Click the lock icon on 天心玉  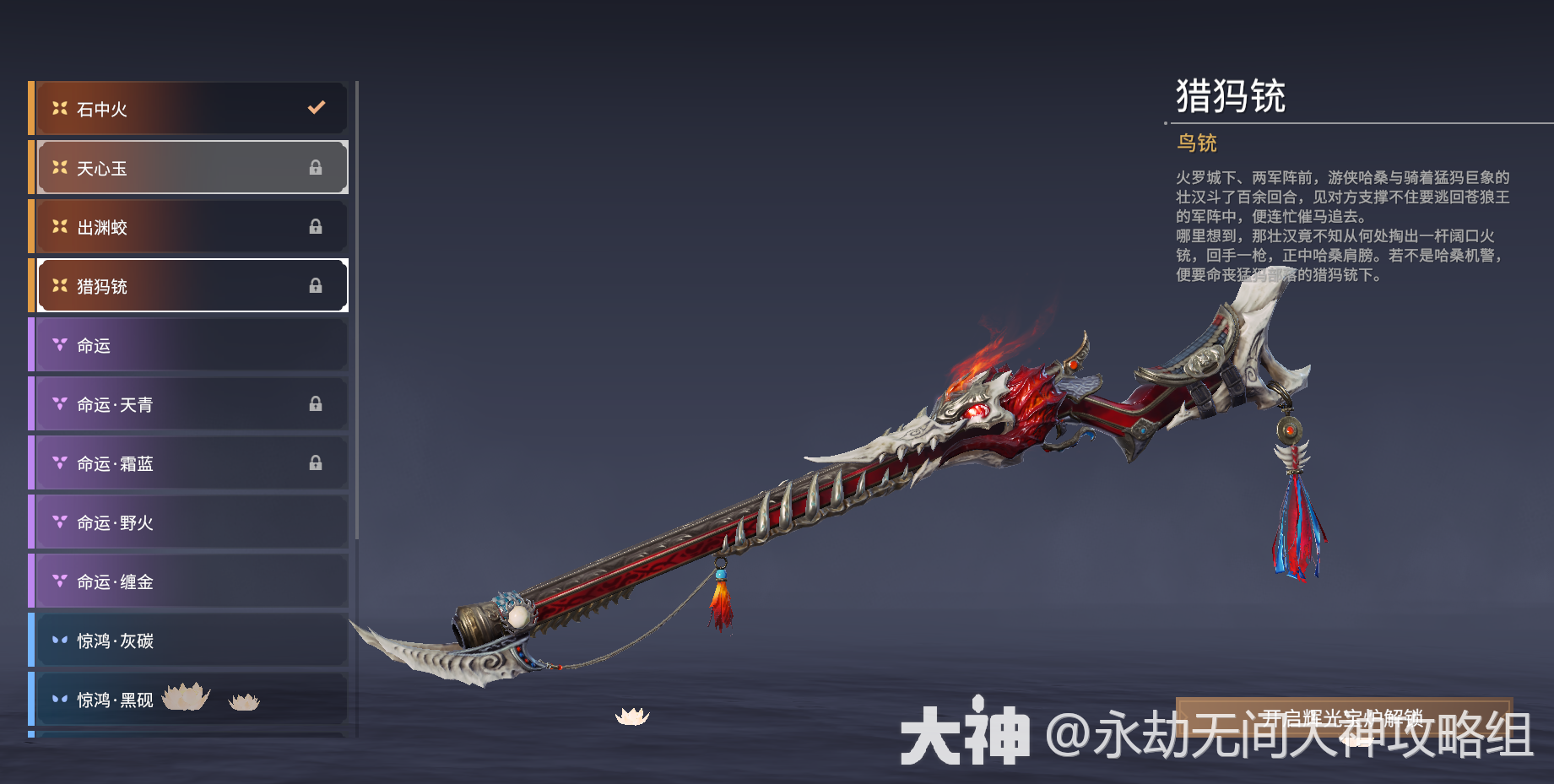(317, 167)
